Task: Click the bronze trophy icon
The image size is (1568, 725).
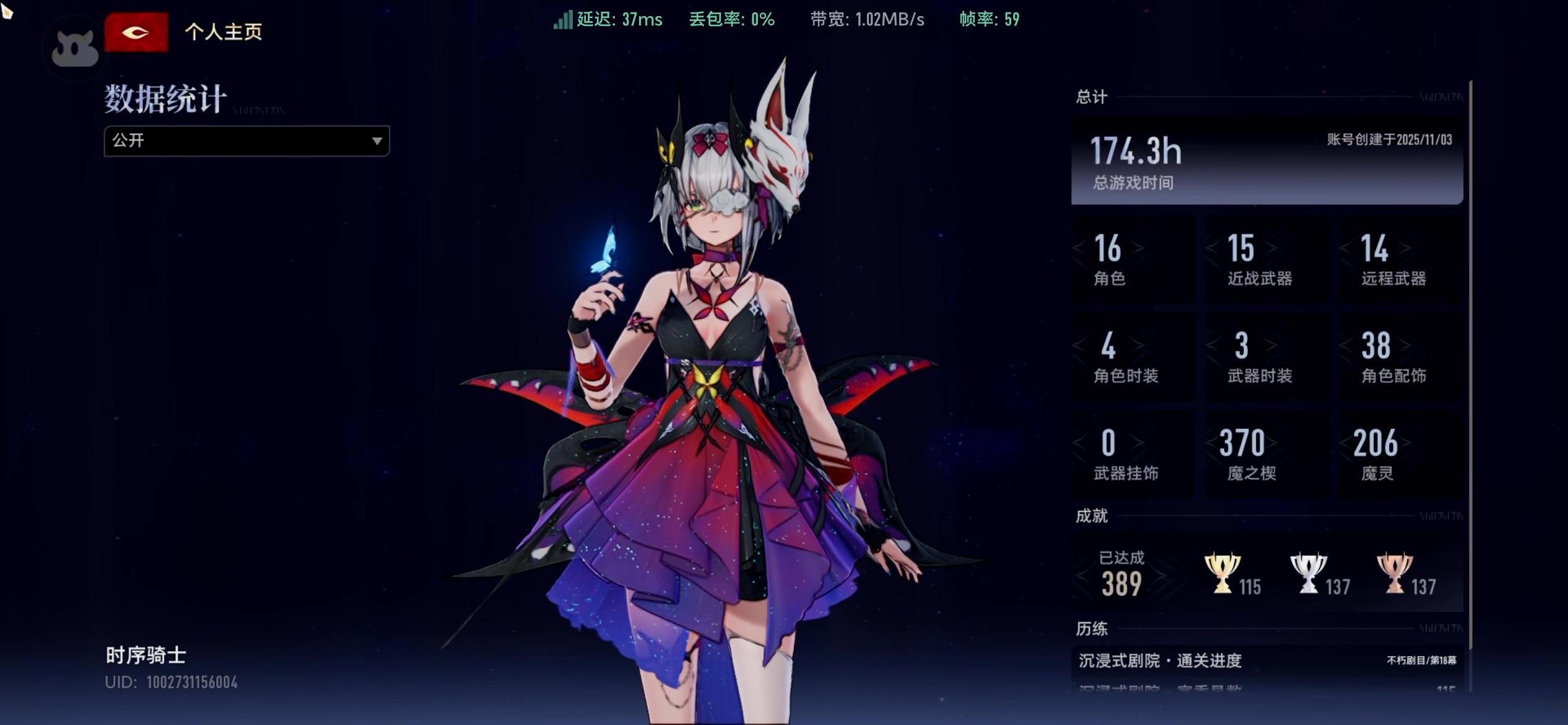Action: 1395,573
